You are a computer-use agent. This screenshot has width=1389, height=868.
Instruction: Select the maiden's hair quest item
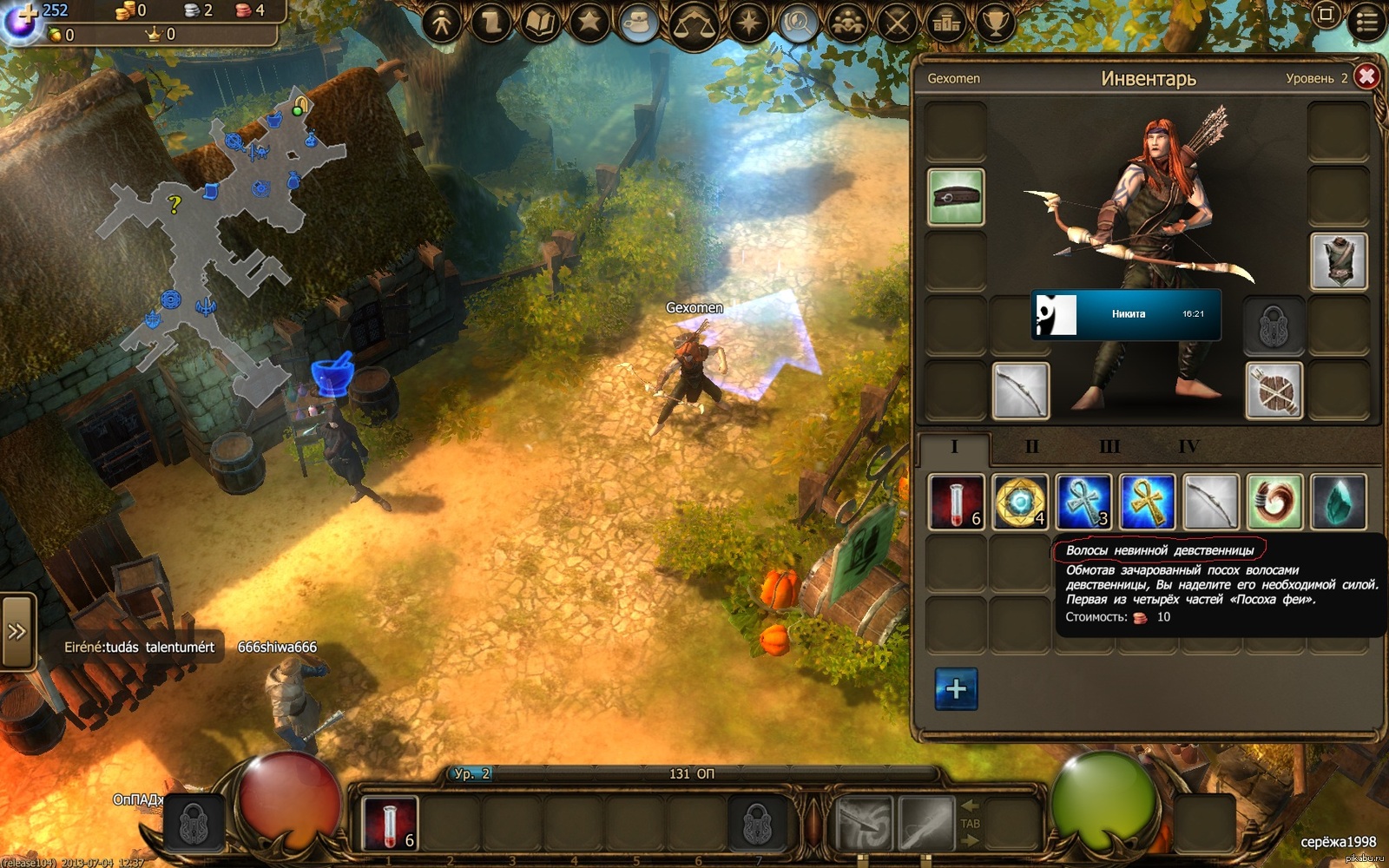coord(1274,502)
